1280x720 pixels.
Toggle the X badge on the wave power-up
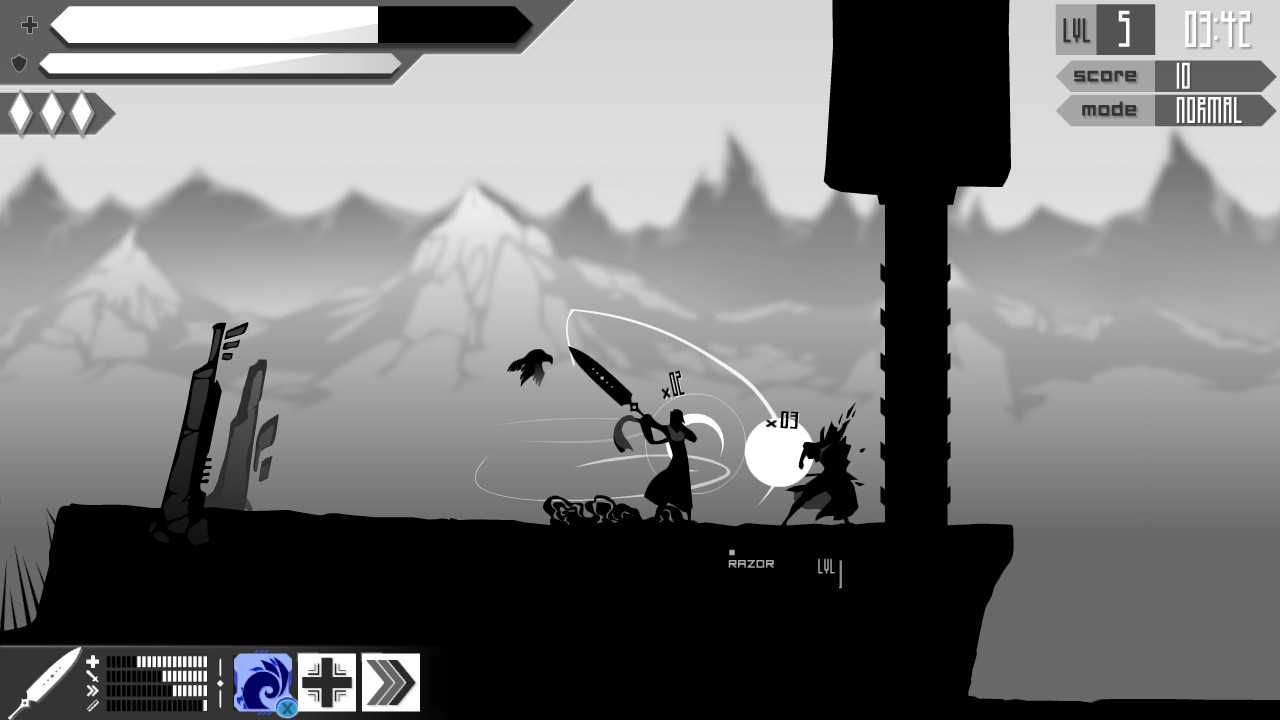coord(286,706)
